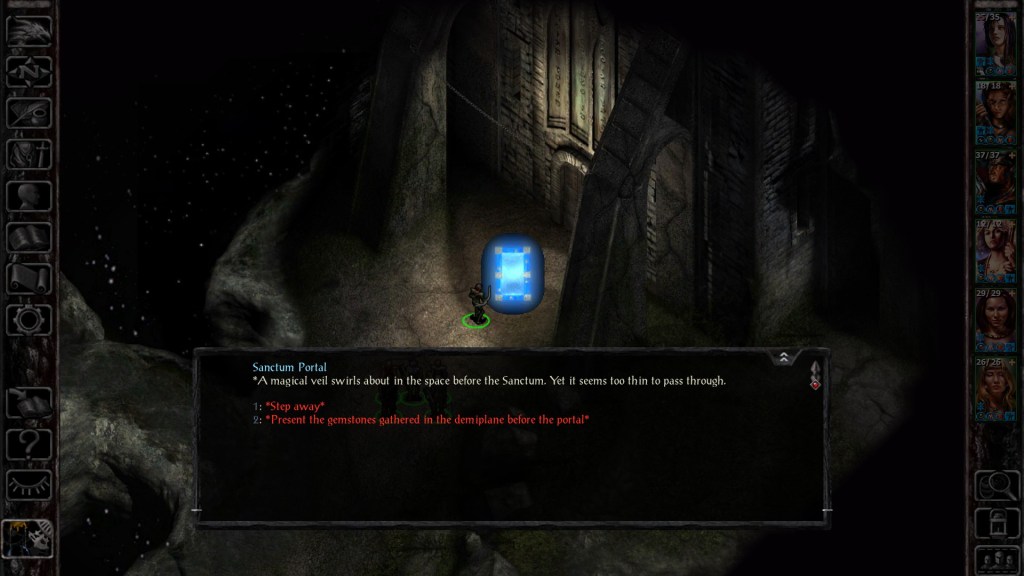The width and height of the screenshot is (1024, 576).
Task: Expand the dialogue box with double chevron
Action: [x=784, y=357]
